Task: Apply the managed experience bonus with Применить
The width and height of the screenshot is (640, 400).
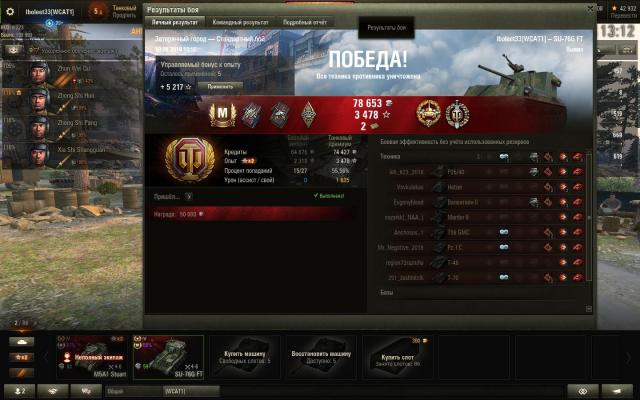Action: pyautogui.click(x=220, y=87)
